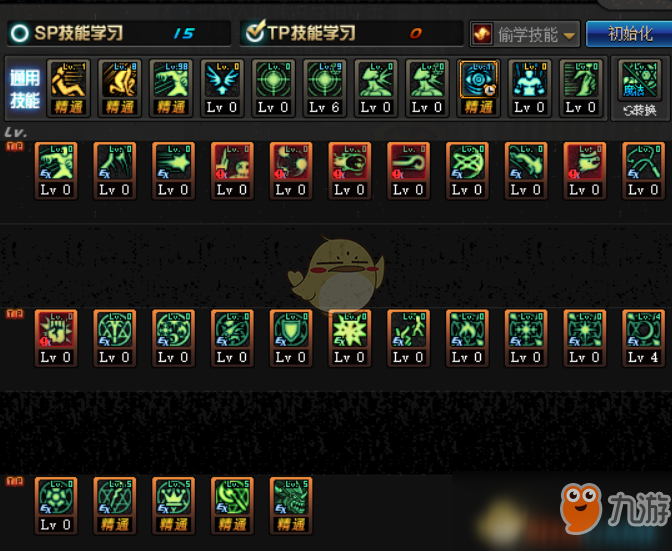Viewport: 672px width, 551px height.
Task: Select the red fist skill icon
Action: [55, 329]
